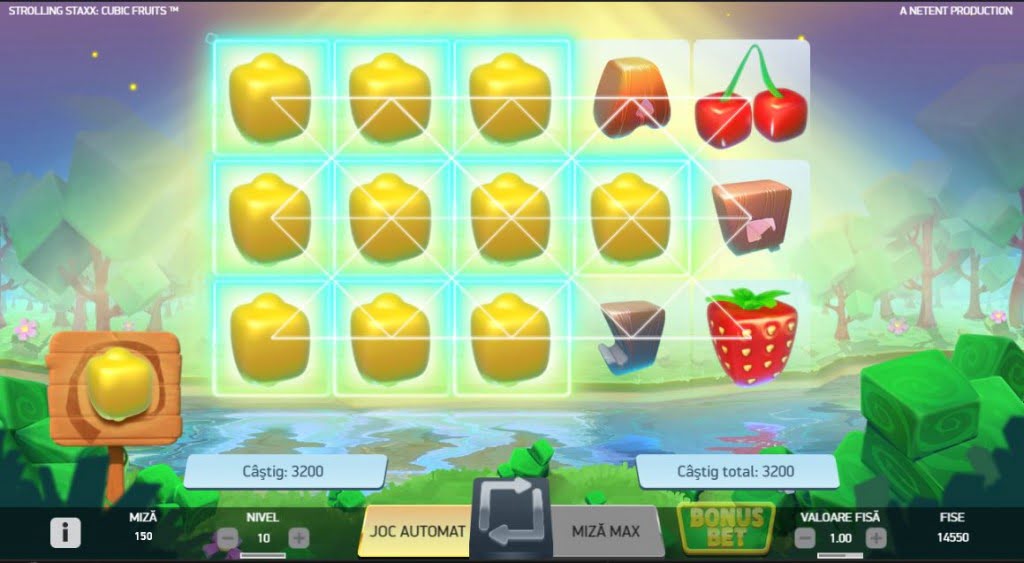This screenshot has height=563, width=1024.
Task: Spin the reels with the arrows button
Action: 511,521
